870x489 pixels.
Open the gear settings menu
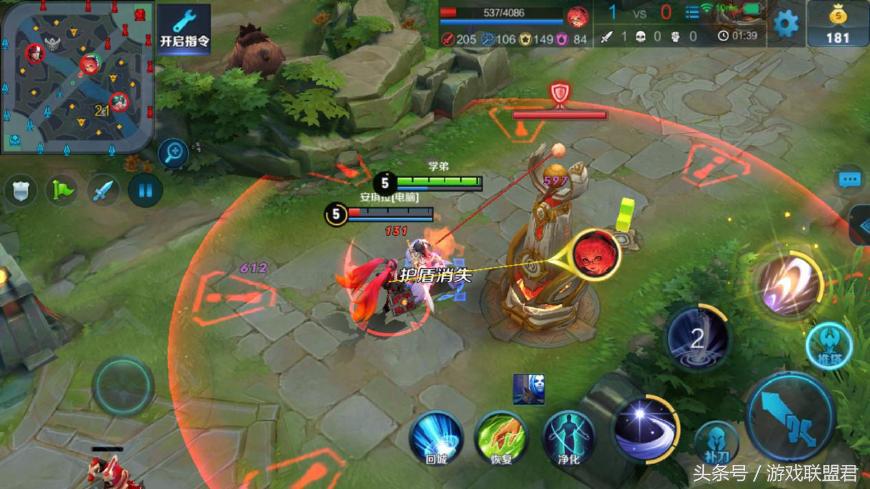[x=786, y=22]
